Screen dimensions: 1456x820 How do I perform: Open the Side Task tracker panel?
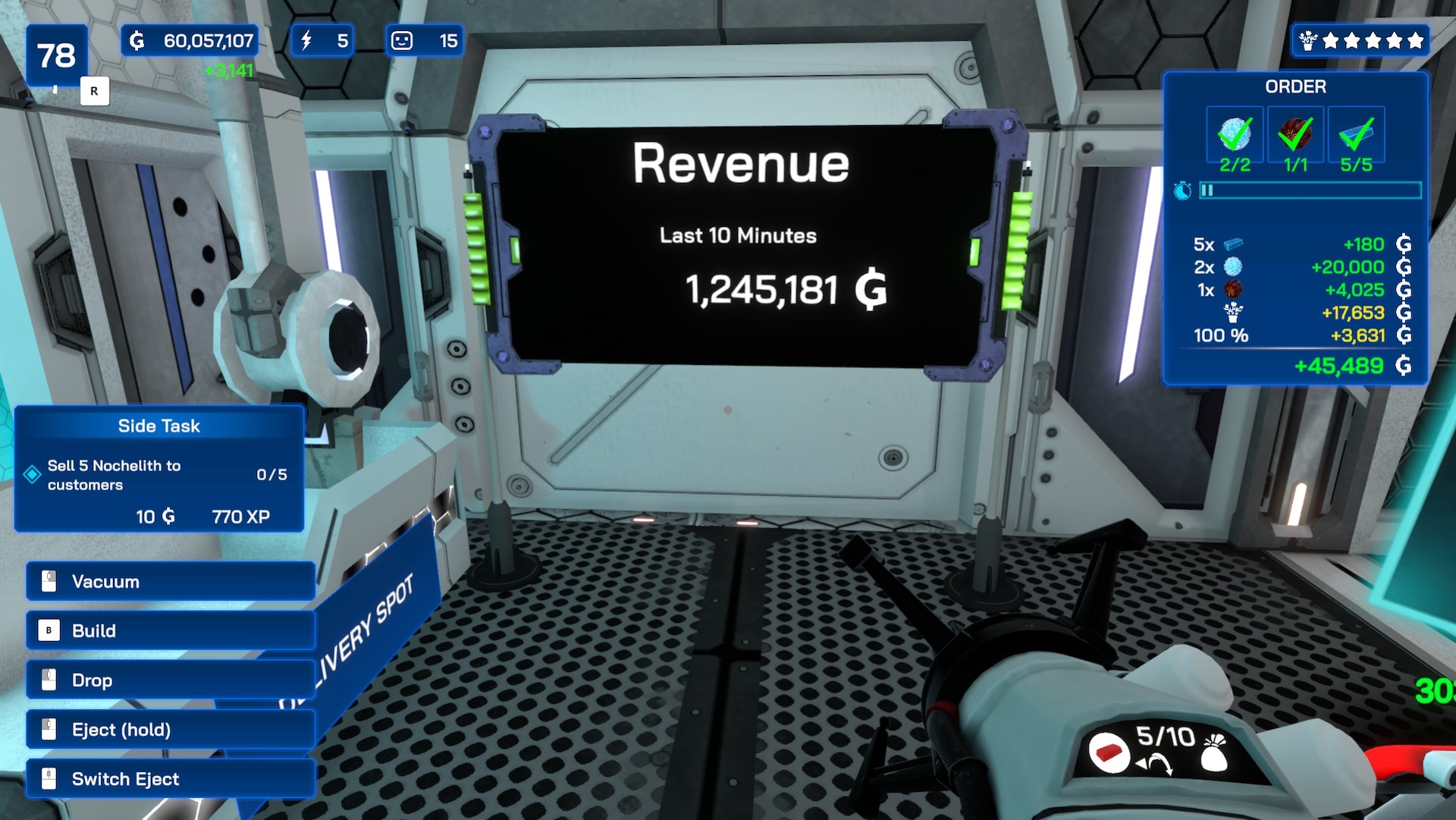tap(158, 426)
